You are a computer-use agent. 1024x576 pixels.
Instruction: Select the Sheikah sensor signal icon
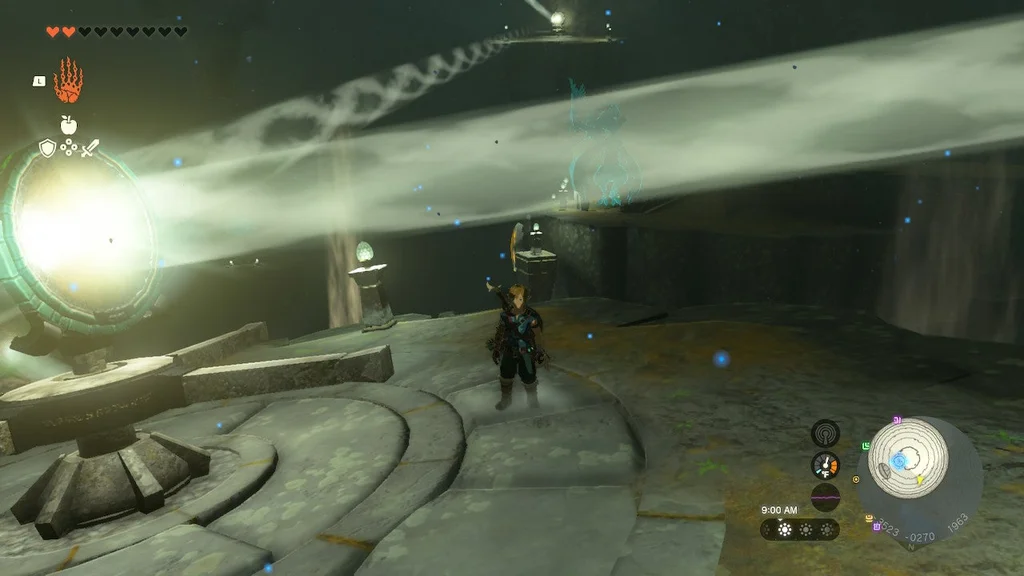pyautogui.click(x=825, y=433)
